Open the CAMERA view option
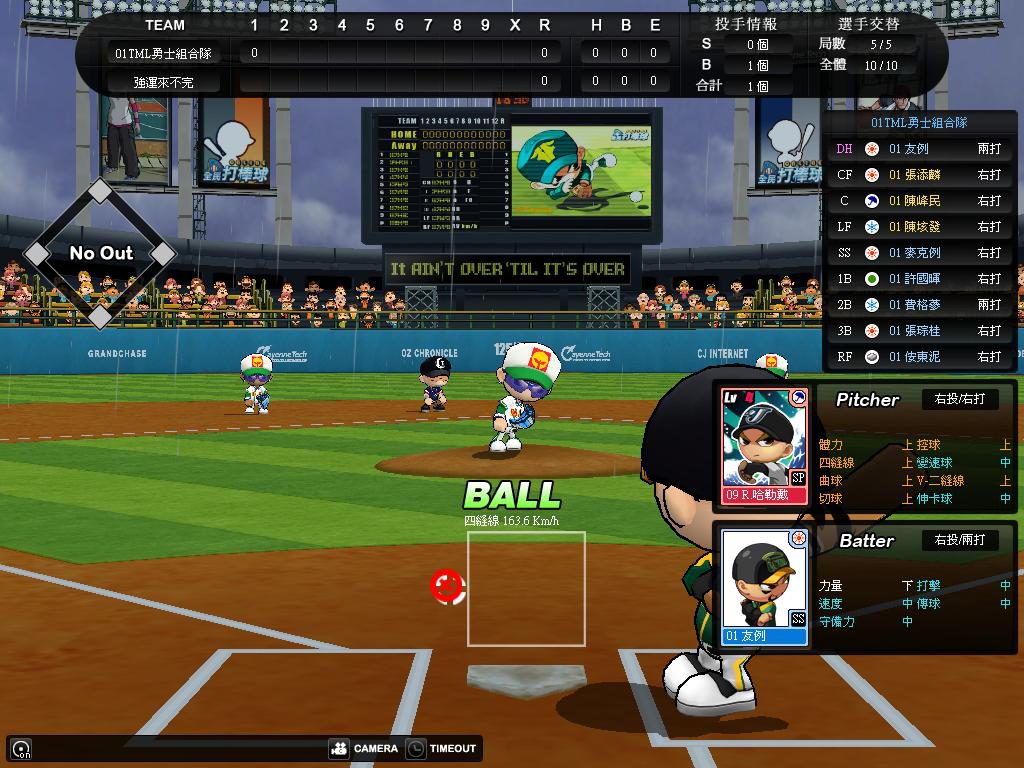This screenshot has width=1024, height=768. [364, 748]
